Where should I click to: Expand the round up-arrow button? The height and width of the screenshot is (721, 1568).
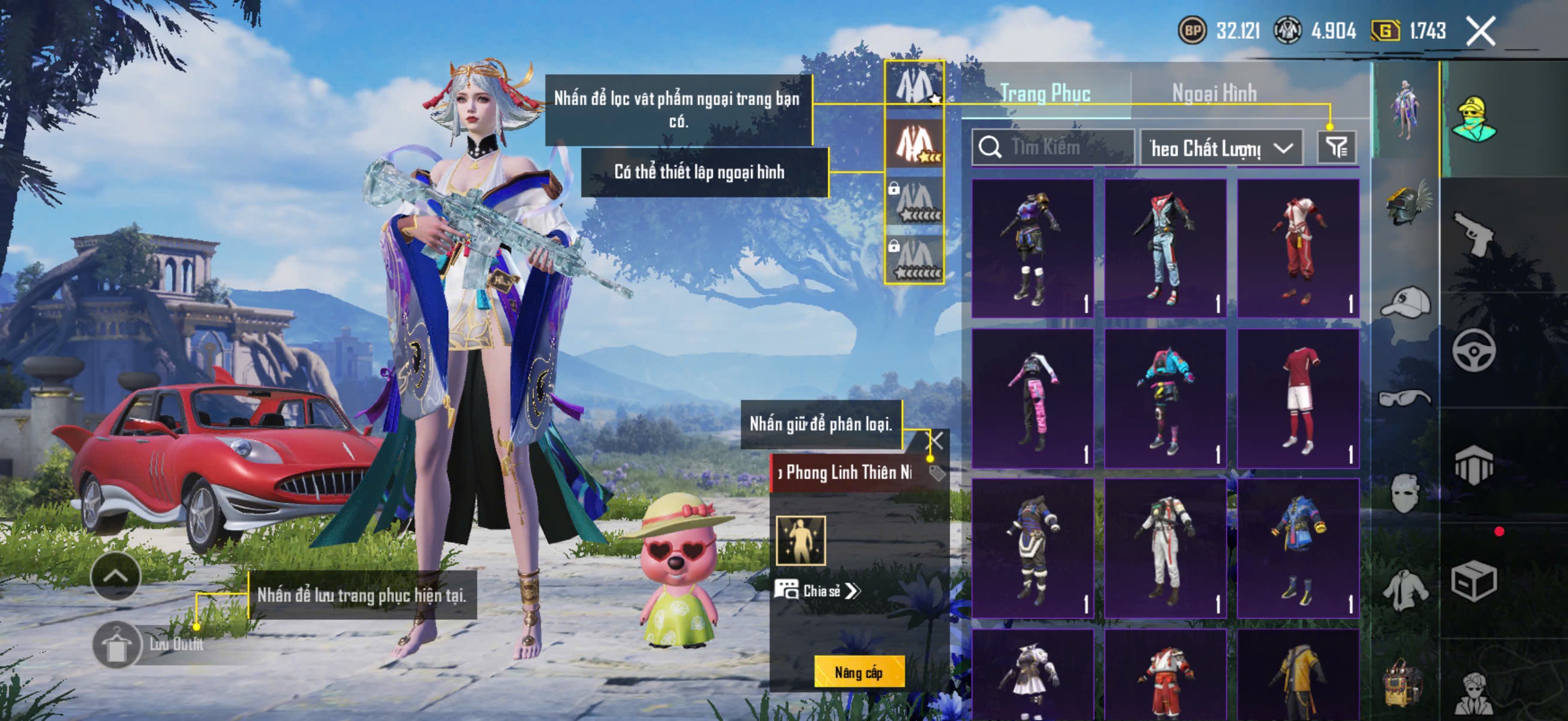click(115, 576)
